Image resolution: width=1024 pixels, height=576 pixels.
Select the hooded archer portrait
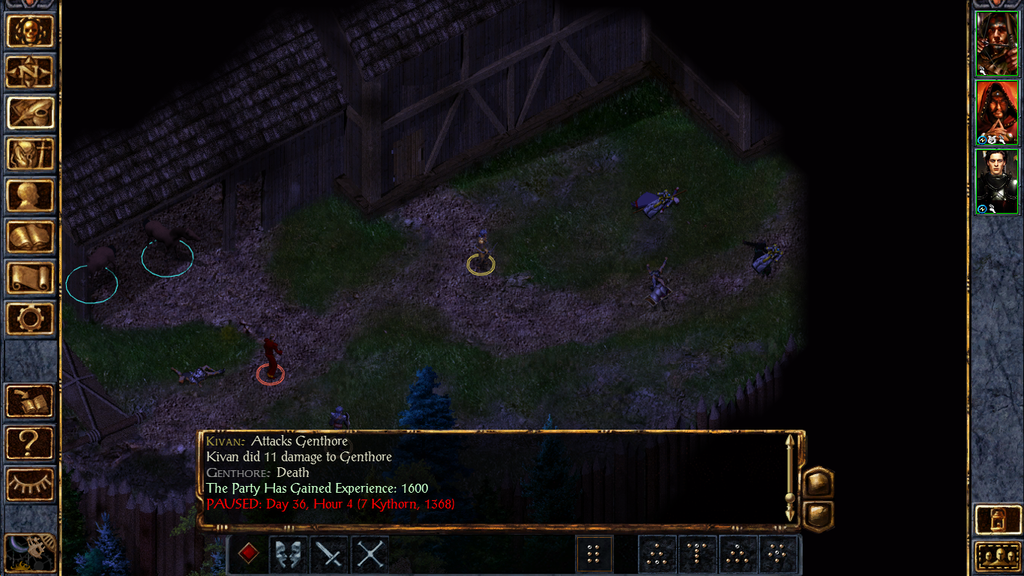point(997,43)
